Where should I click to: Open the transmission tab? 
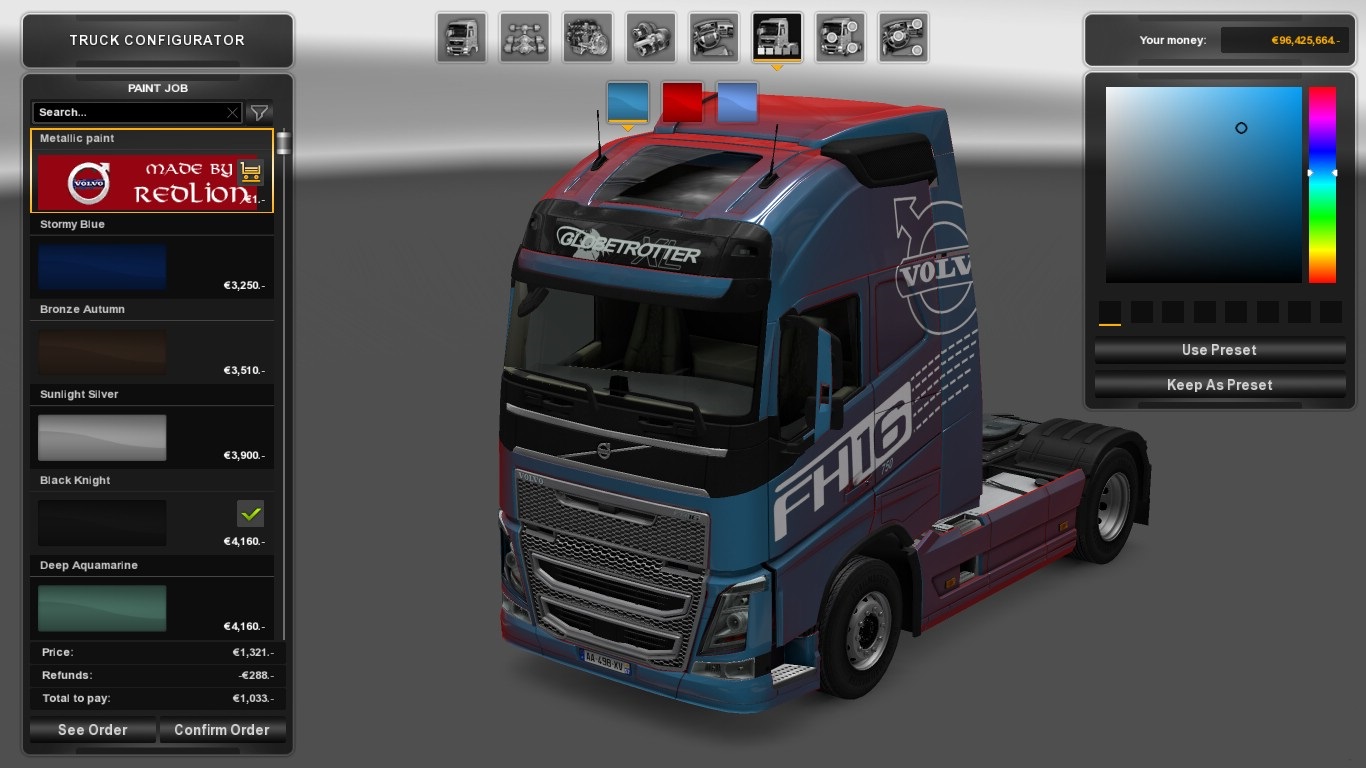pos(651,38)
